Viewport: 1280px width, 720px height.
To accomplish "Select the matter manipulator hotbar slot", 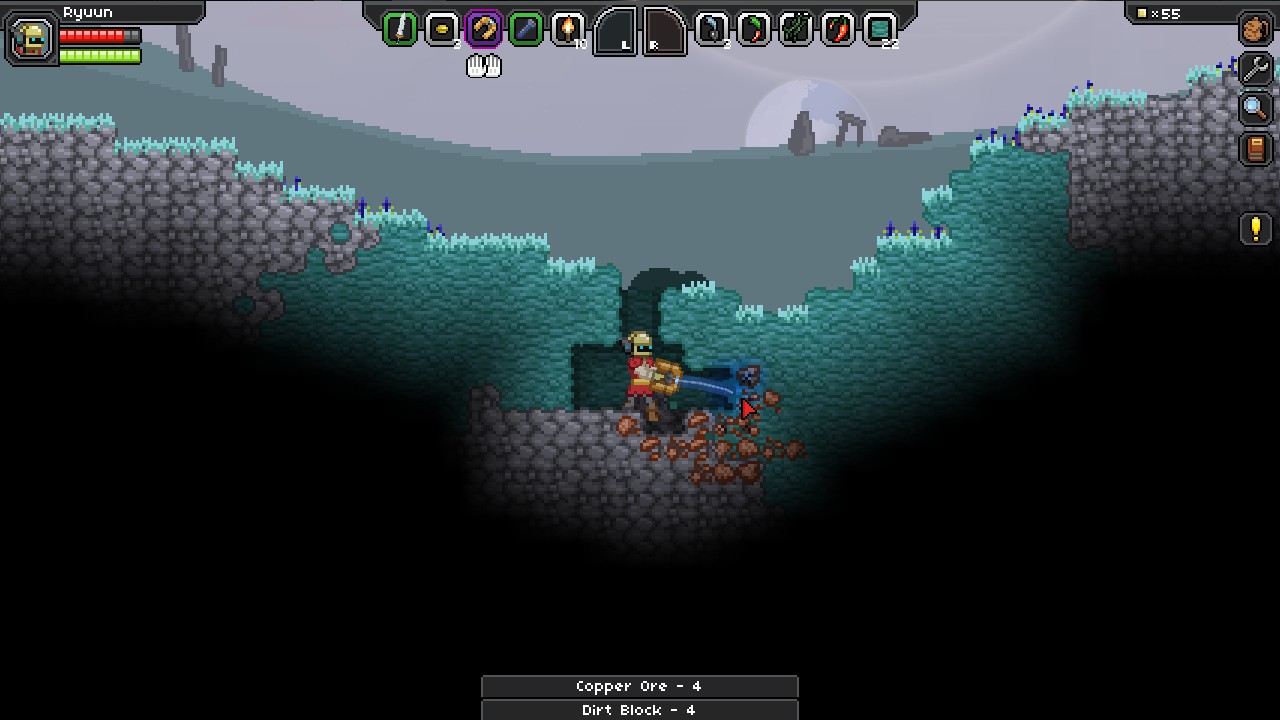I will (483, 29).
